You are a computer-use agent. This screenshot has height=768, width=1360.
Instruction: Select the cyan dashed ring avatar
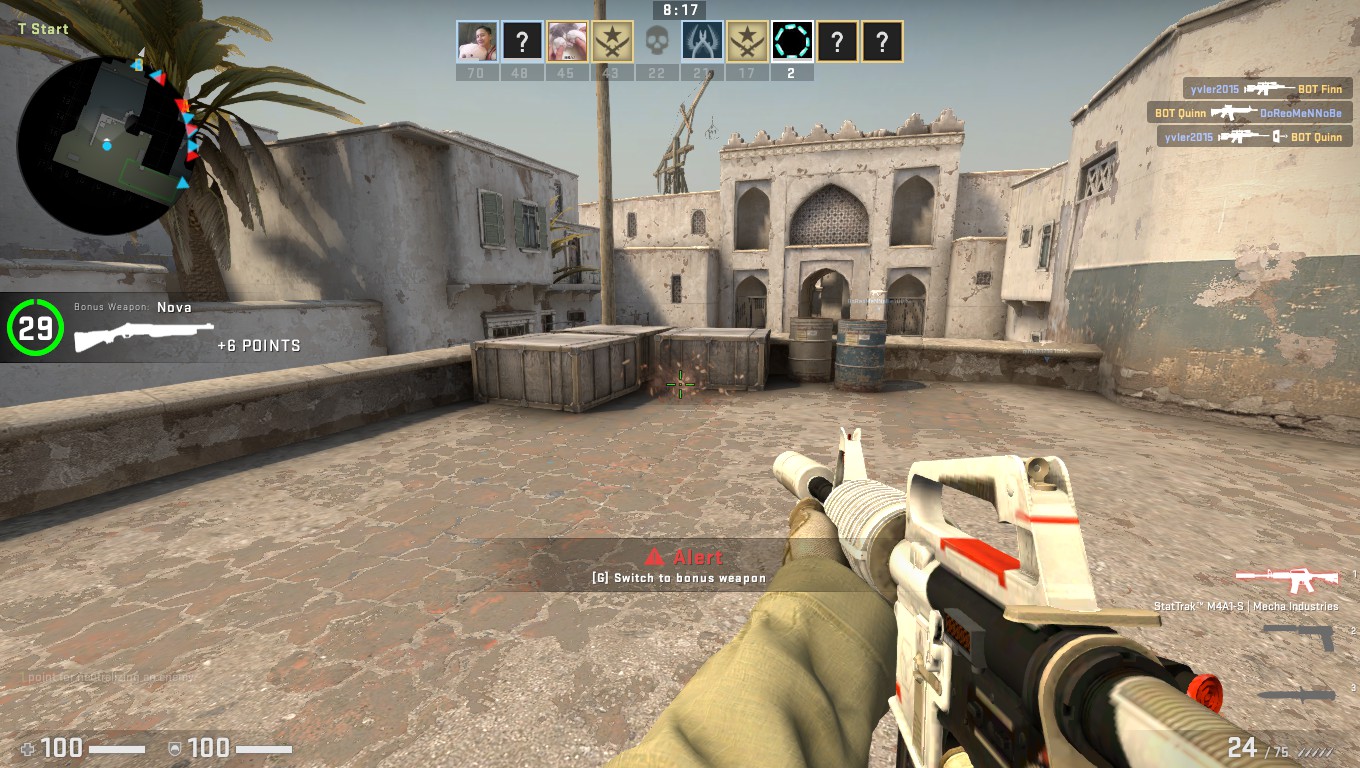[792, 42]
